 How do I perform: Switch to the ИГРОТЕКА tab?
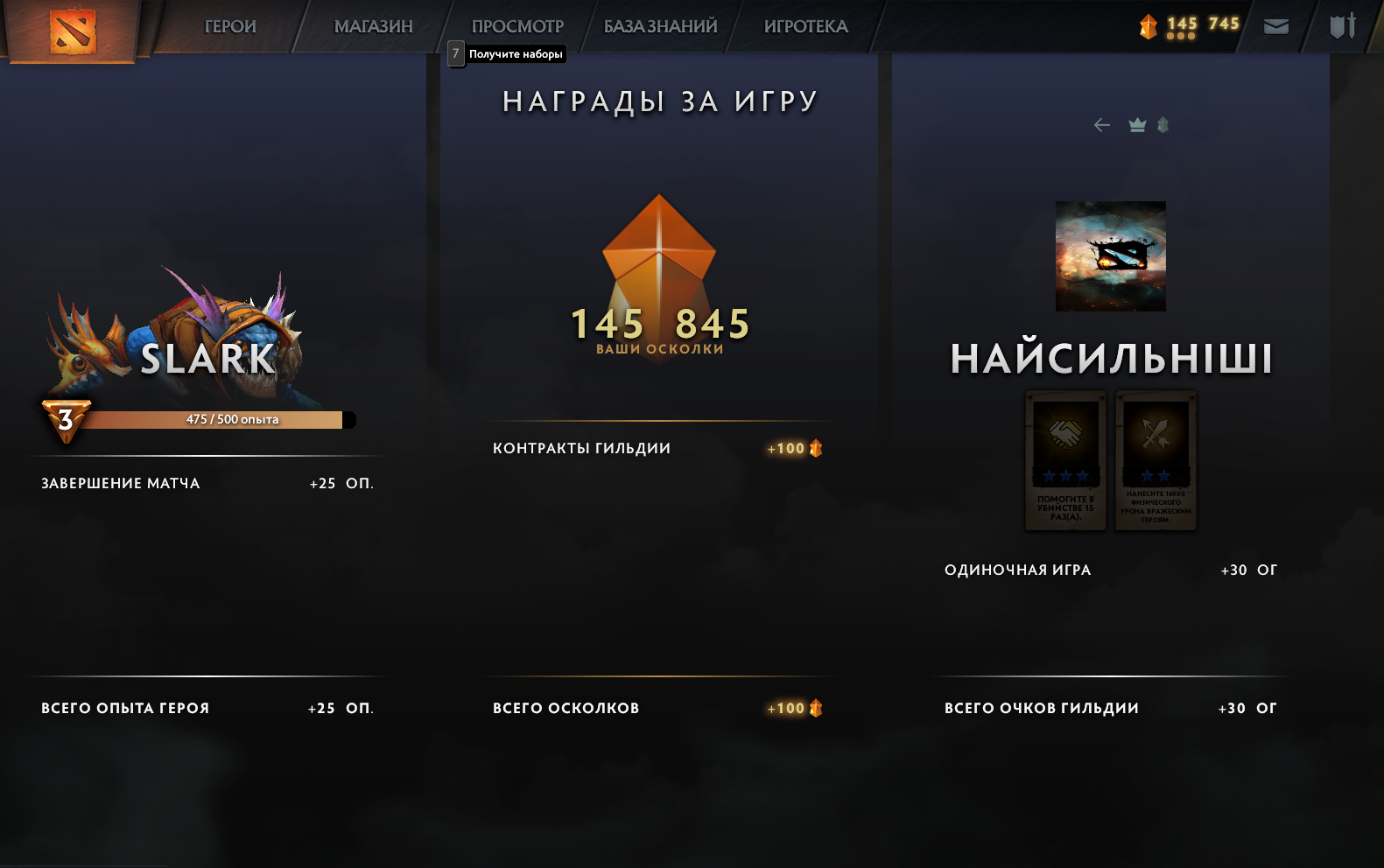tap(805, 25)
